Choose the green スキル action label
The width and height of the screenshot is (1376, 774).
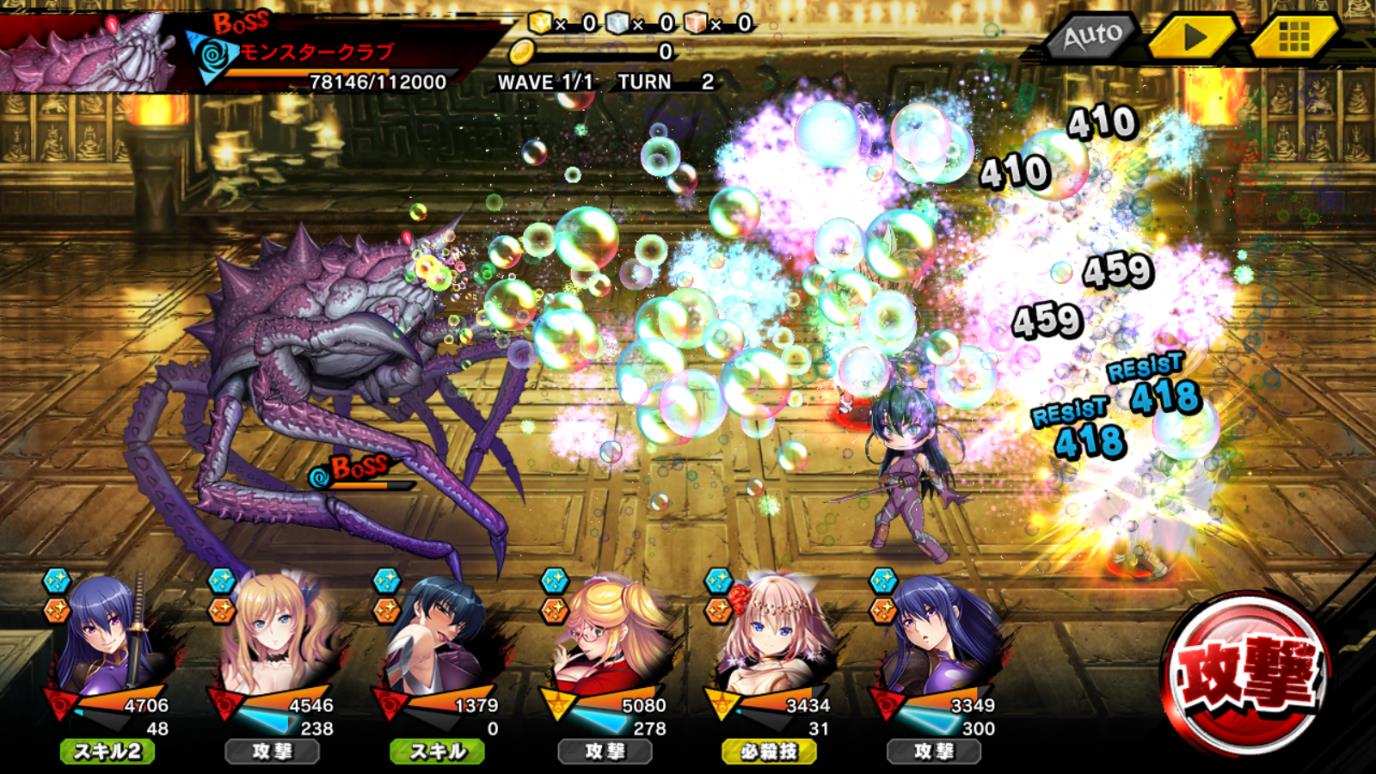click(x=440, y=751)
